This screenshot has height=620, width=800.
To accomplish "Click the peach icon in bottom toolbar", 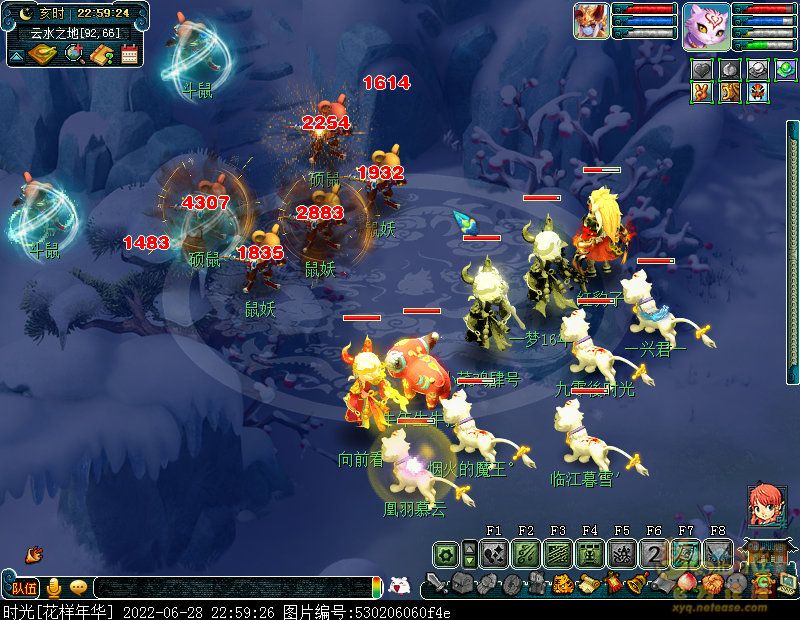I will [x=686, y=583].
